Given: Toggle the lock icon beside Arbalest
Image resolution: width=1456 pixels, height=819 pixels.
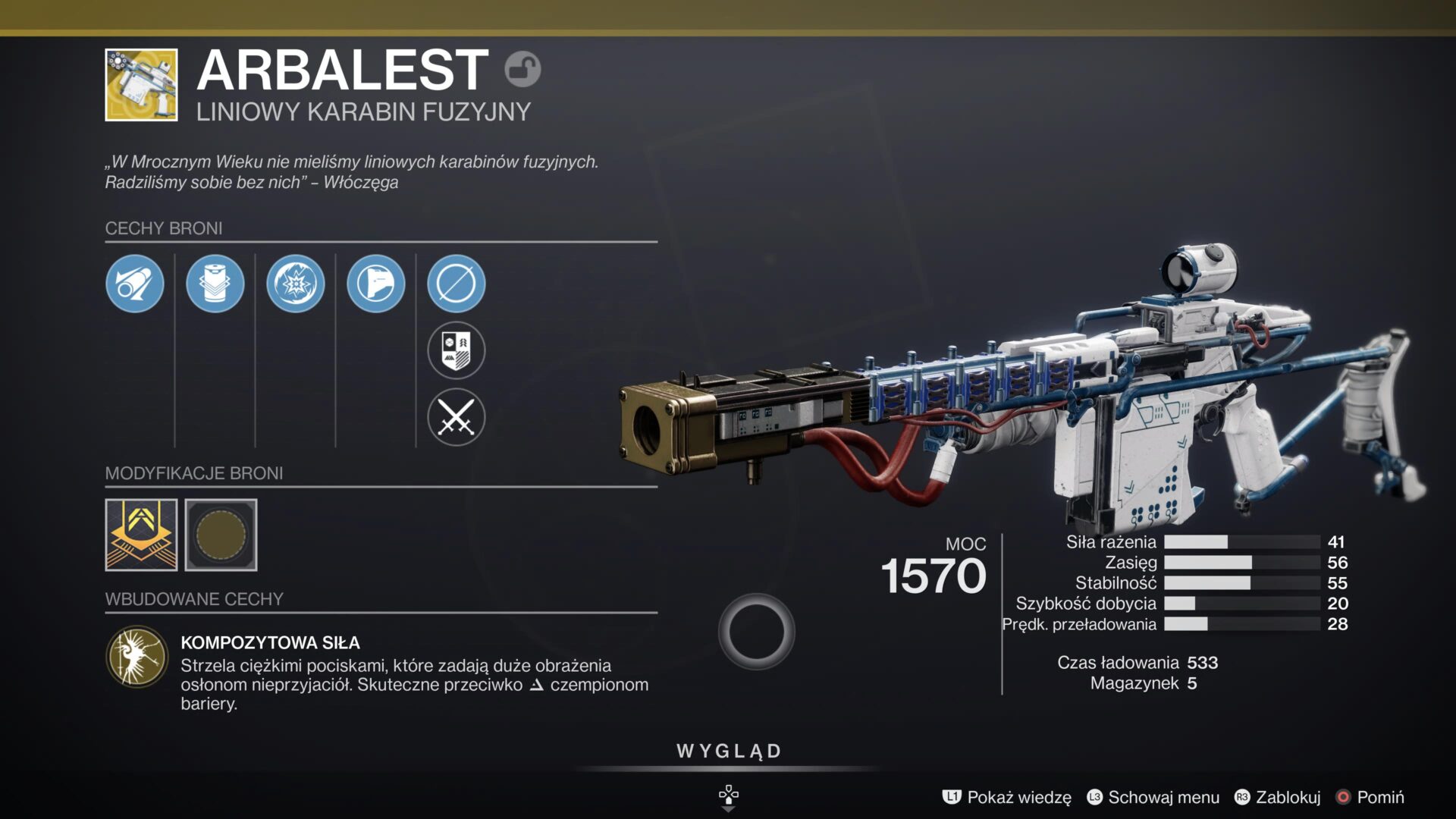Looking at the screenshot, I should coord(522,70).
